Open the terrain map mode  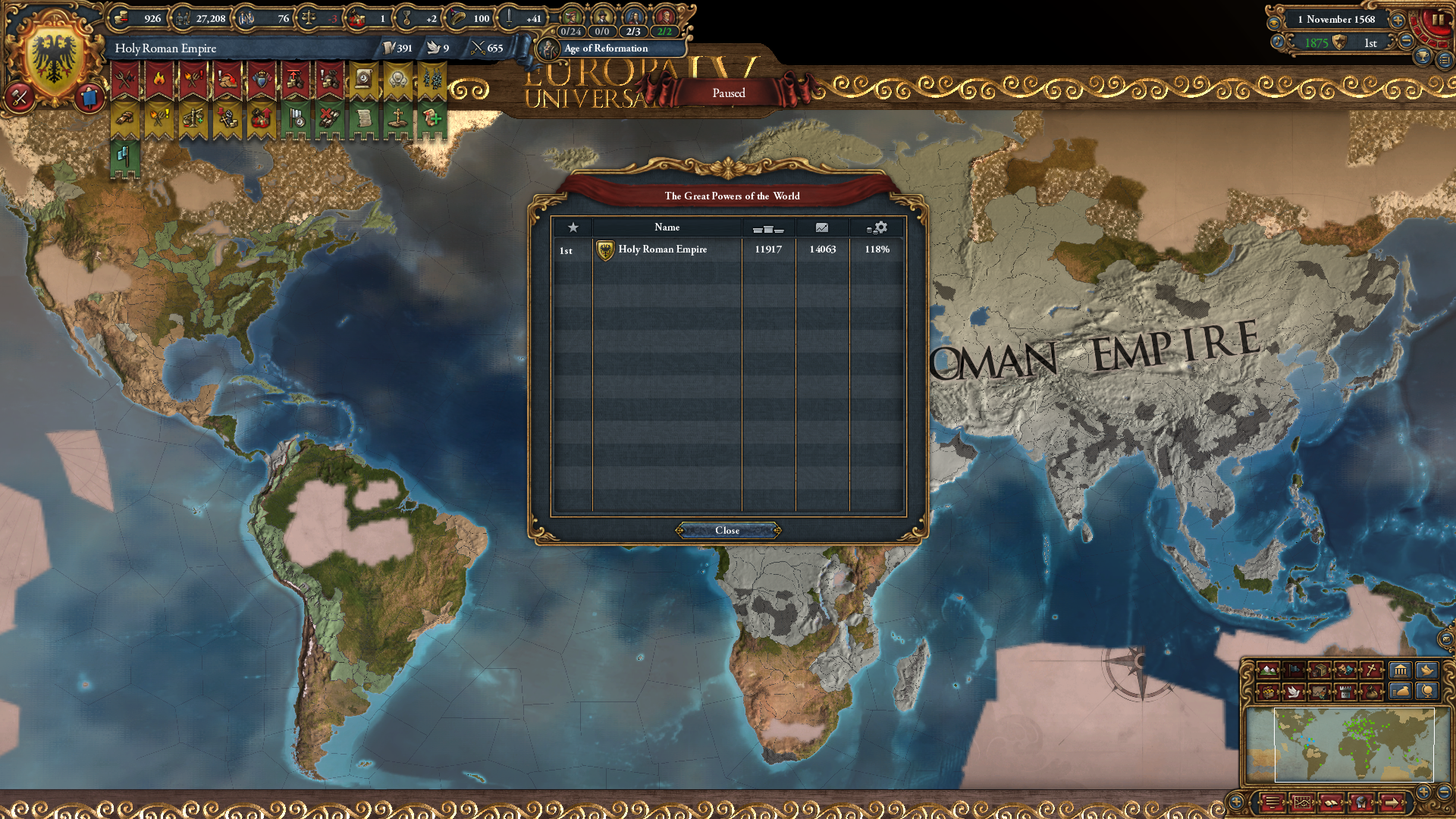click(x=1268, y=670)
